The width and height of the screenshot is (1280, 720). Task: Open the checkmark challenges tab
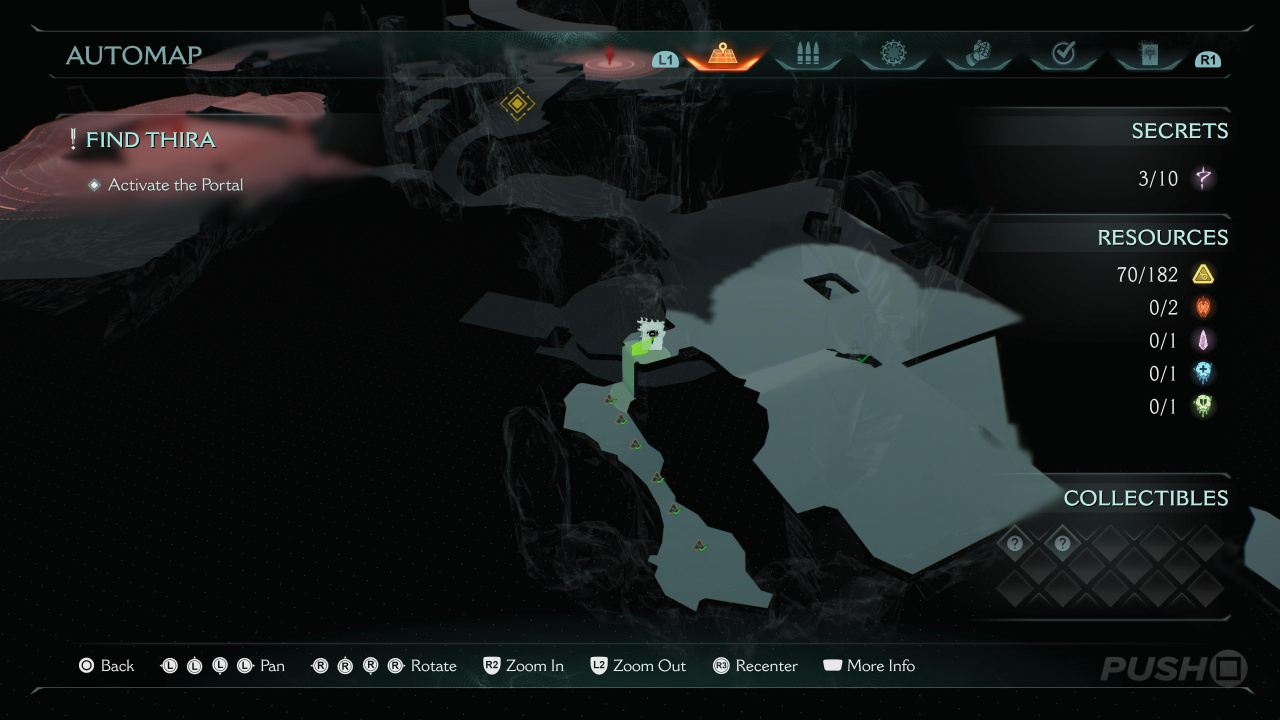coord(1063,55)
